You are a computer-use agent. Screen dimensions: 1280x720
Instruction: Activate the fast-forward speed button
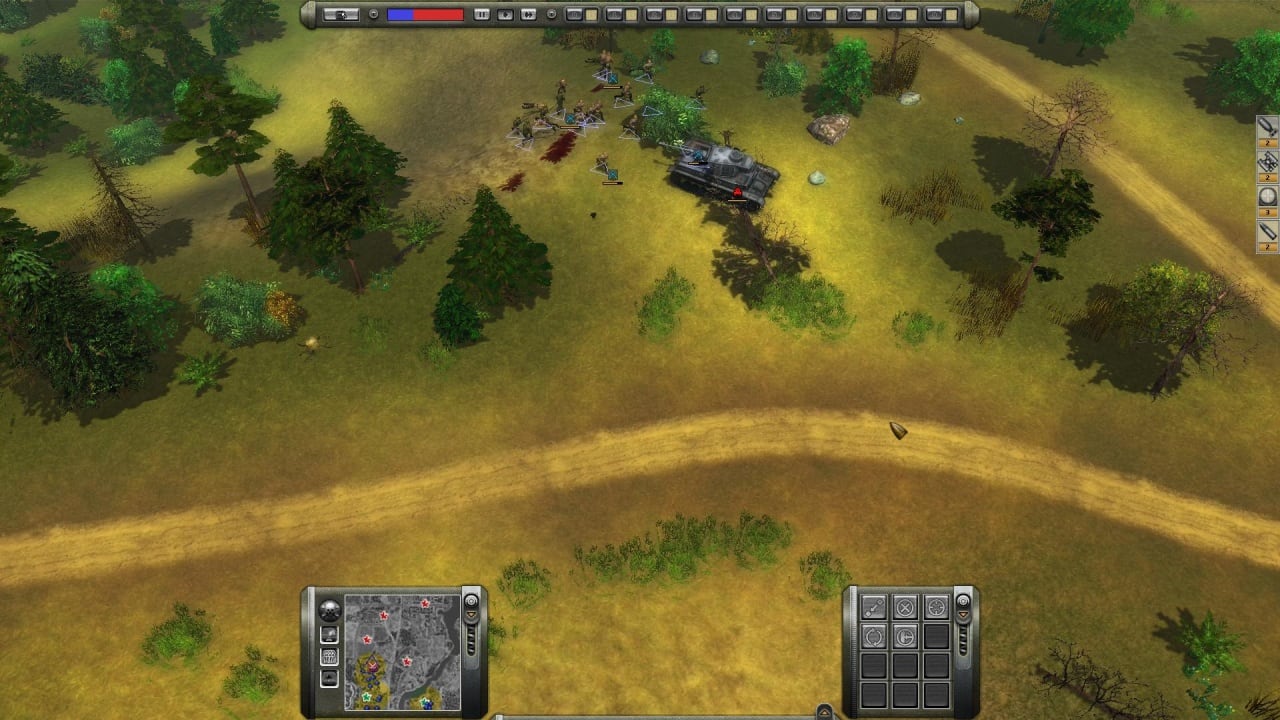[529, 14]
